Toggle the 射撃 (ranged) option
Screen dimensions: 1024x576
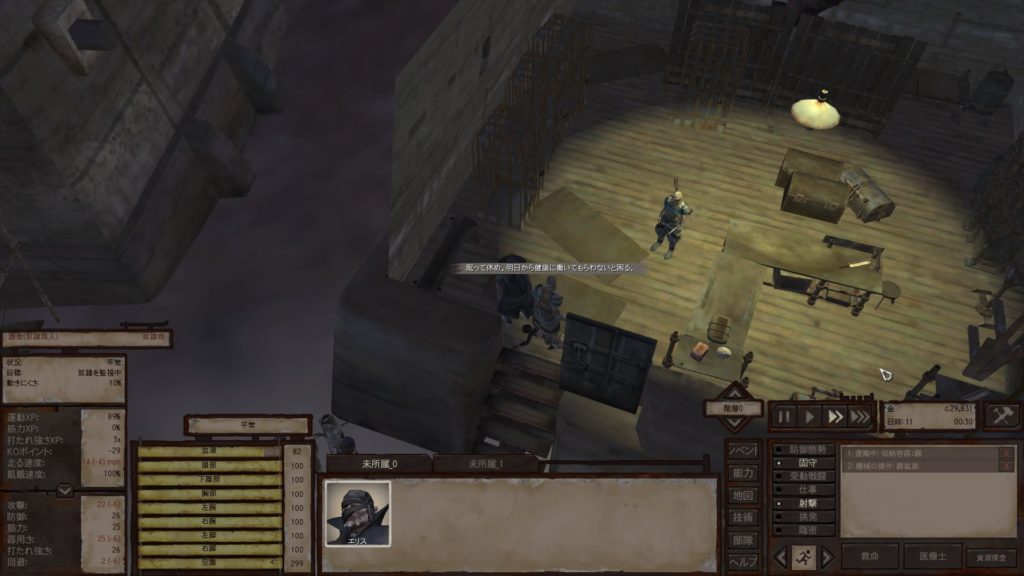(x=803, y=504)
